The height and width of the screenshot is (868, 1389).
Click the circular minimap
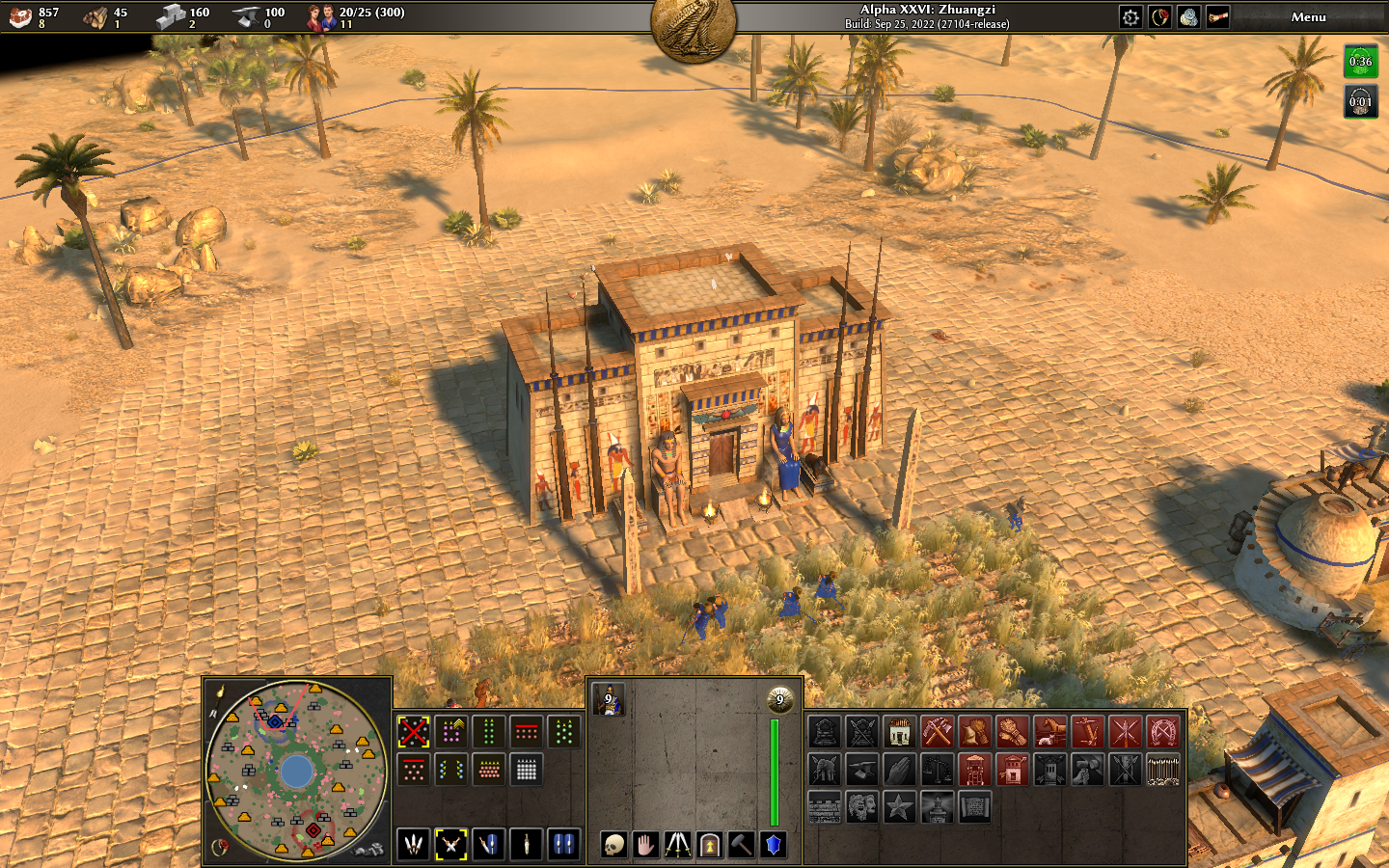click(x=296, y=771)
